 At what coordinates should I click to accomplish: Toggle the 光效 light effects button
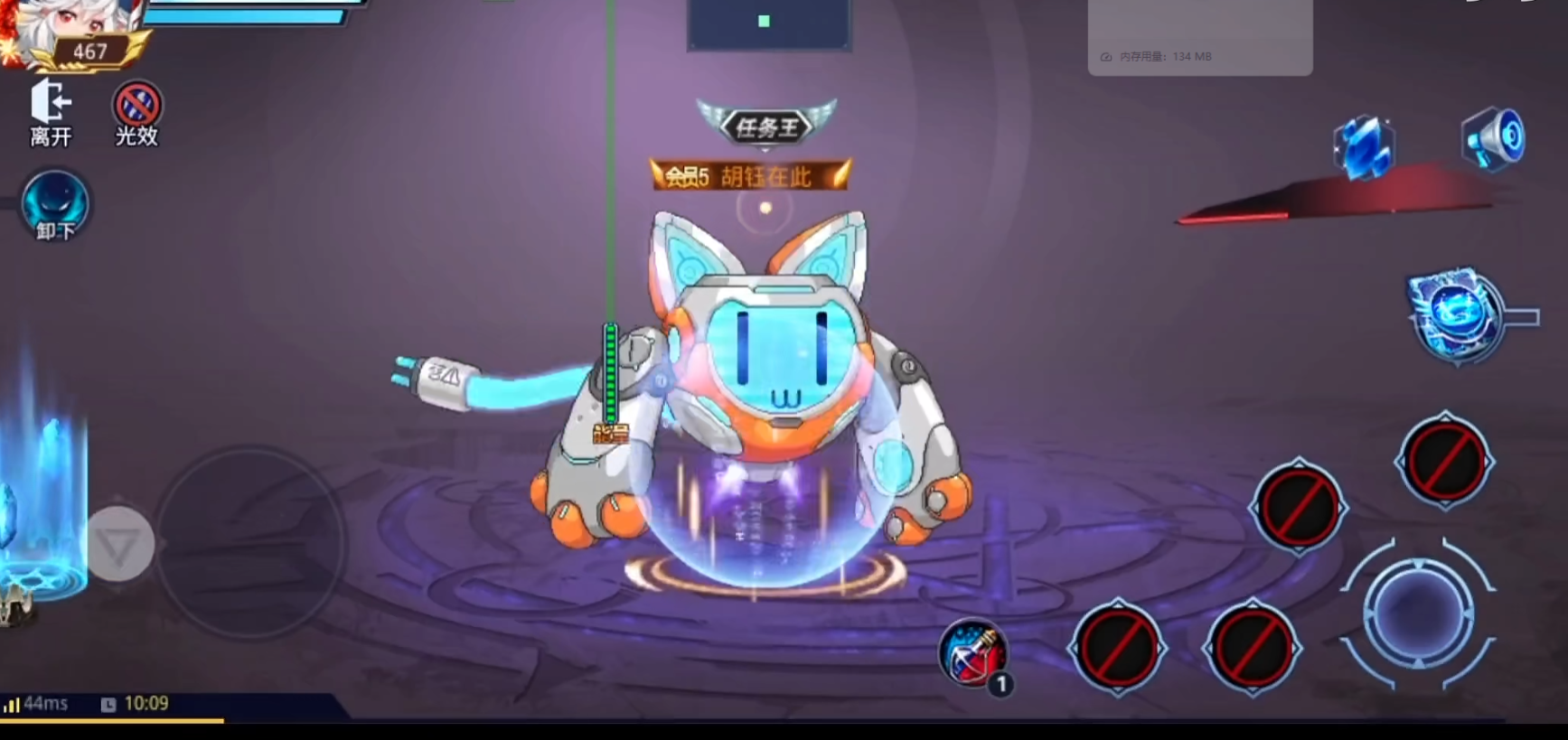pyautogui.click(x=136, y=112)
